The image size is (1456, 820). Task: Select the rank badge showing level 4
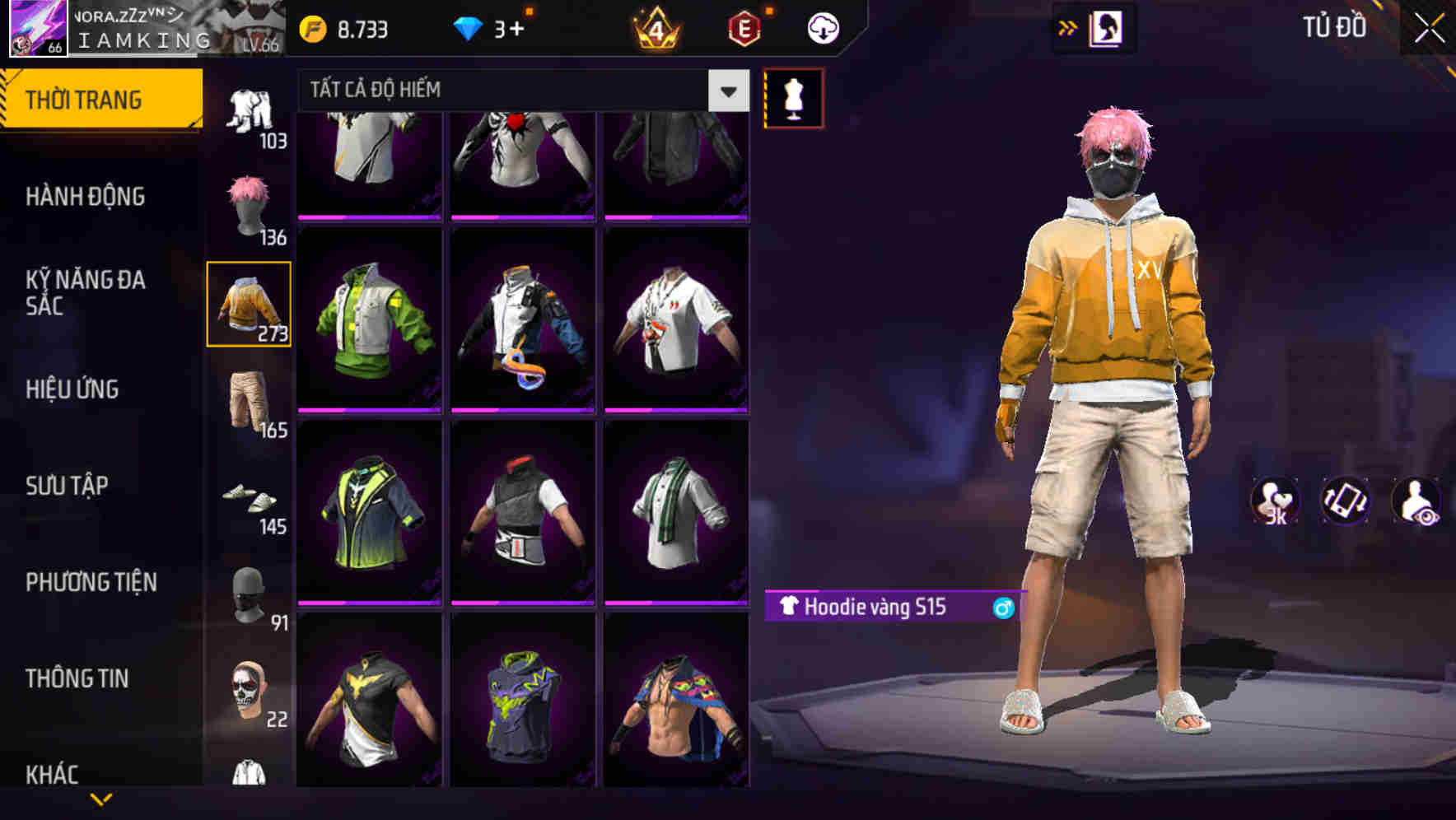[x=653, y=26]
